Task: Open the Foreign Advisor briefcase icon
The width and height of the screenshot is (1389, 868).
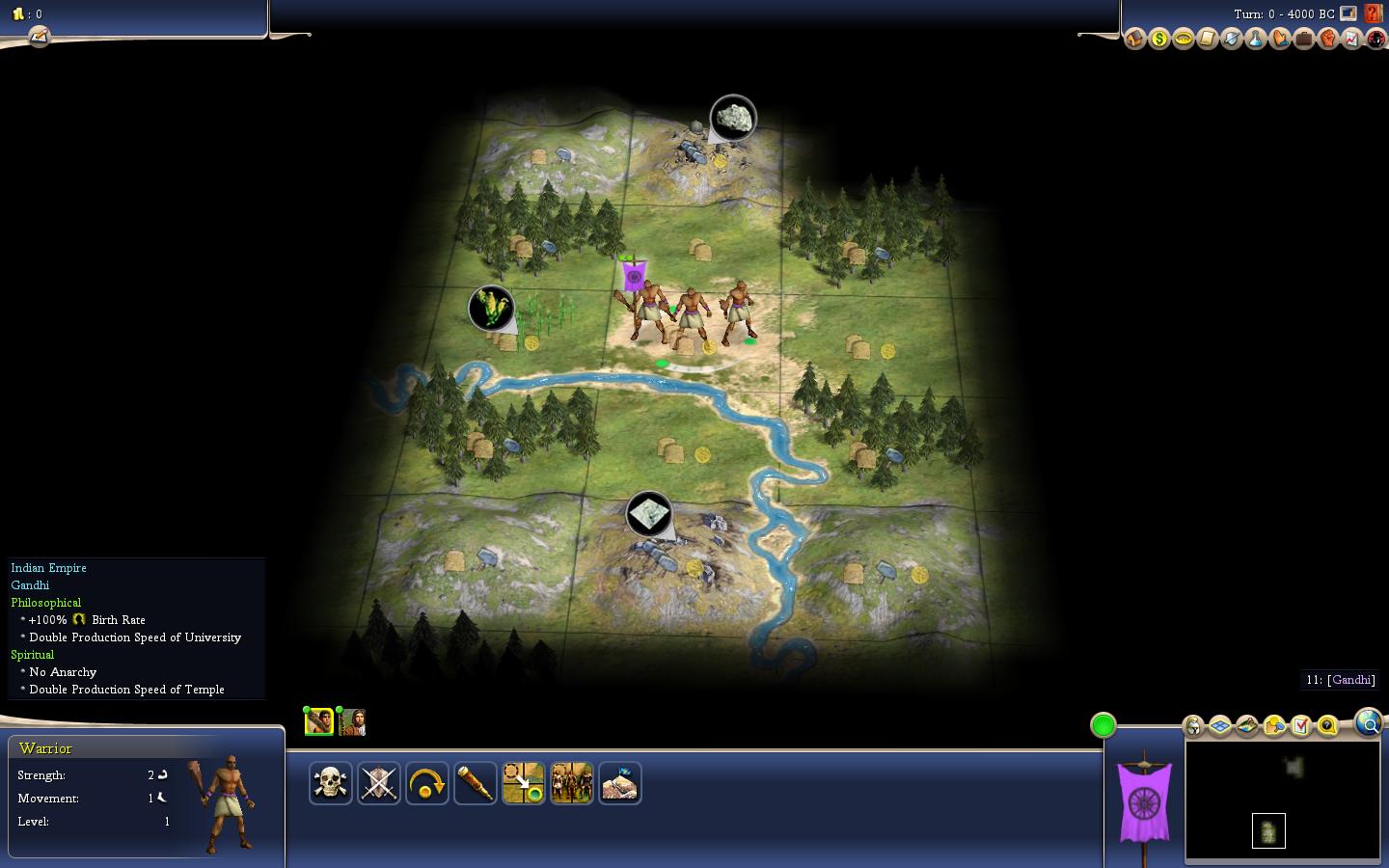Action: coord(1303,40)
